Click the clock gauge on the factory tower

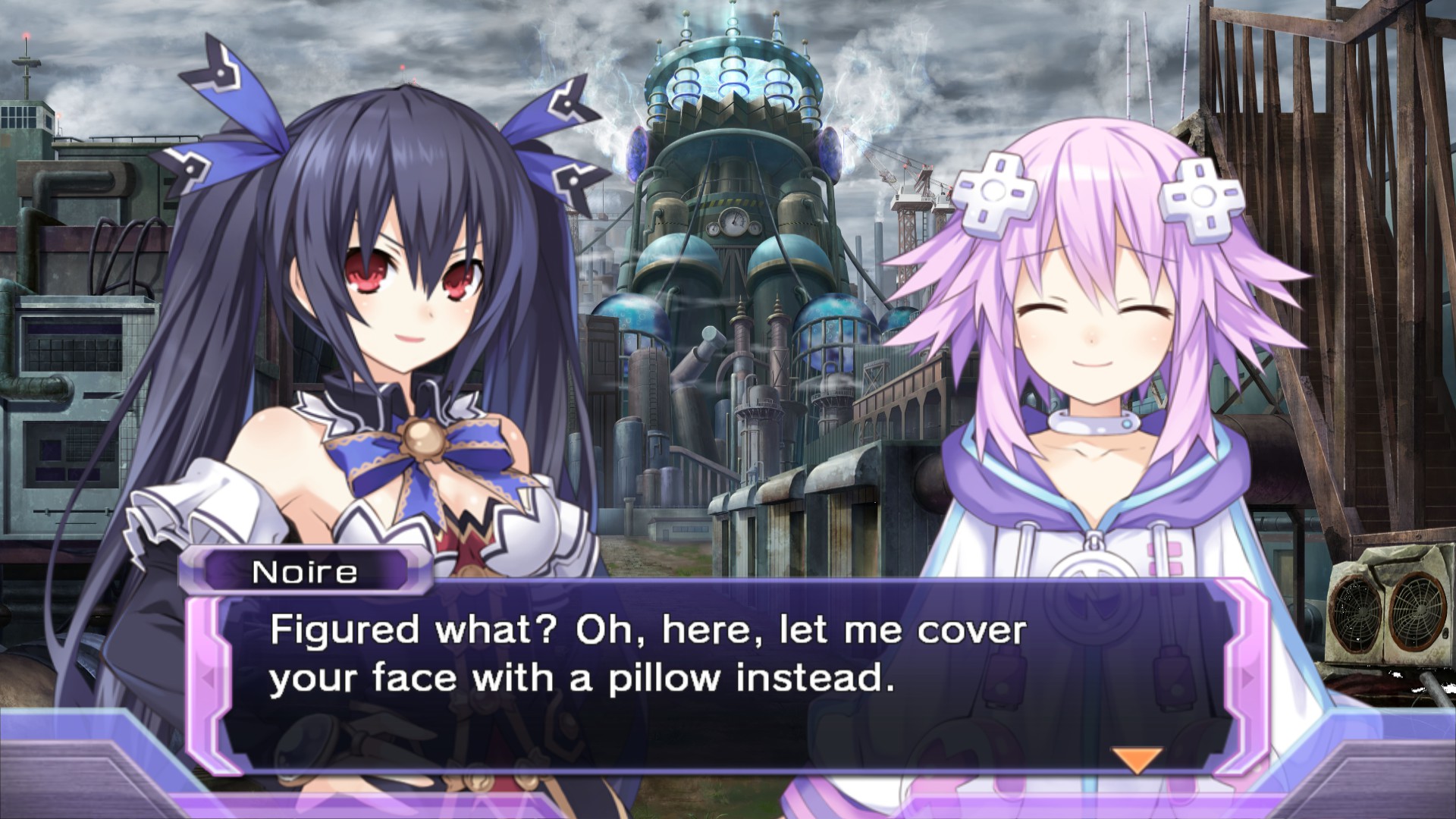coord(733,220)
